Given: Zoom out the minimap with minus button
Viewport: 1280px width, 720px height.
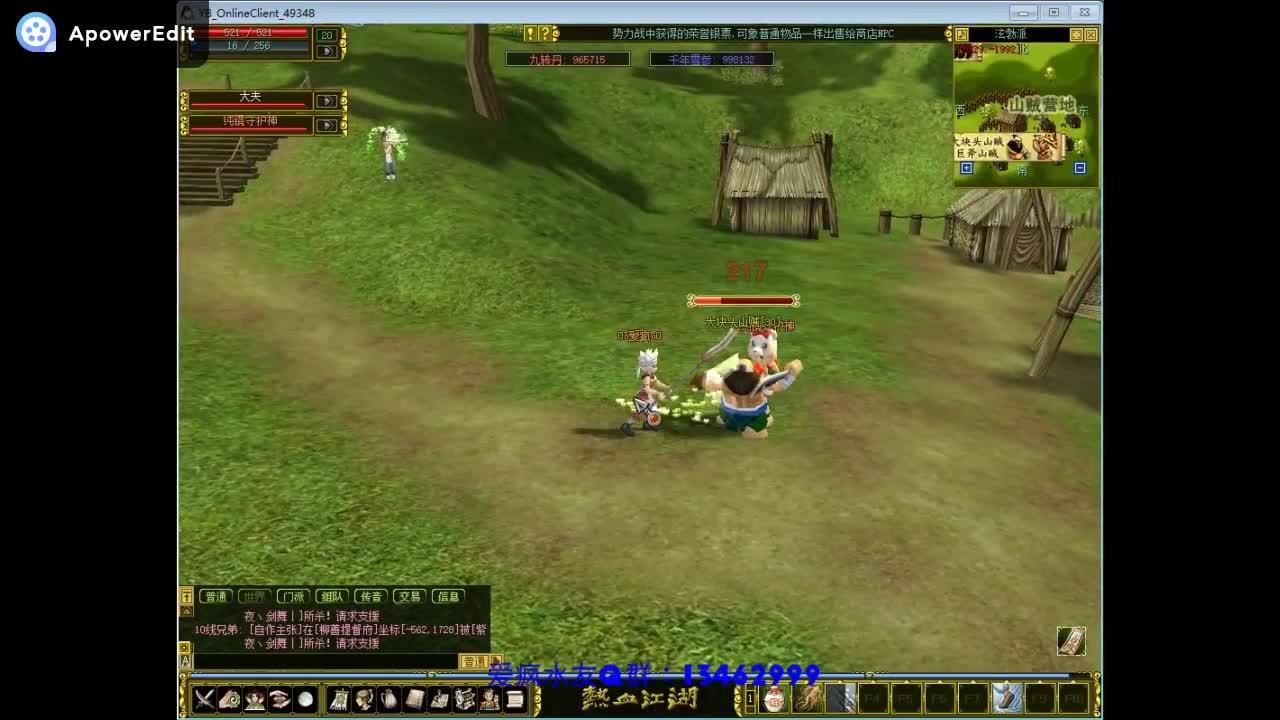Looking at the screenshot, I should [1080, 169].
